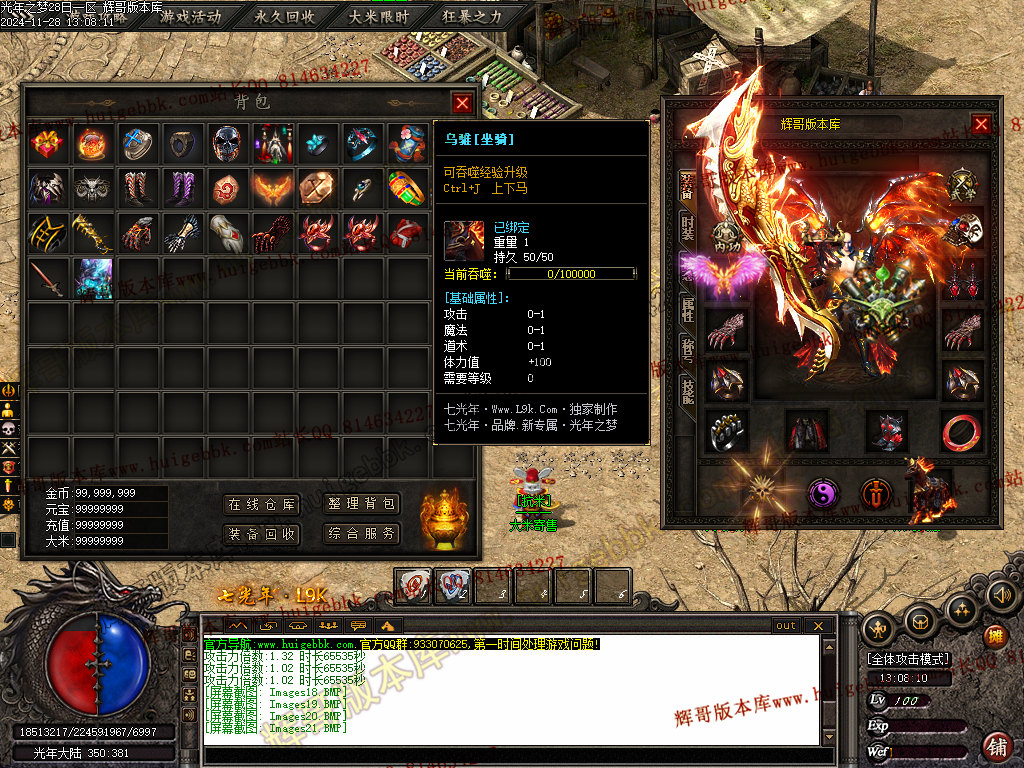Pick the grey skull mask item

[x=227, y=144]
